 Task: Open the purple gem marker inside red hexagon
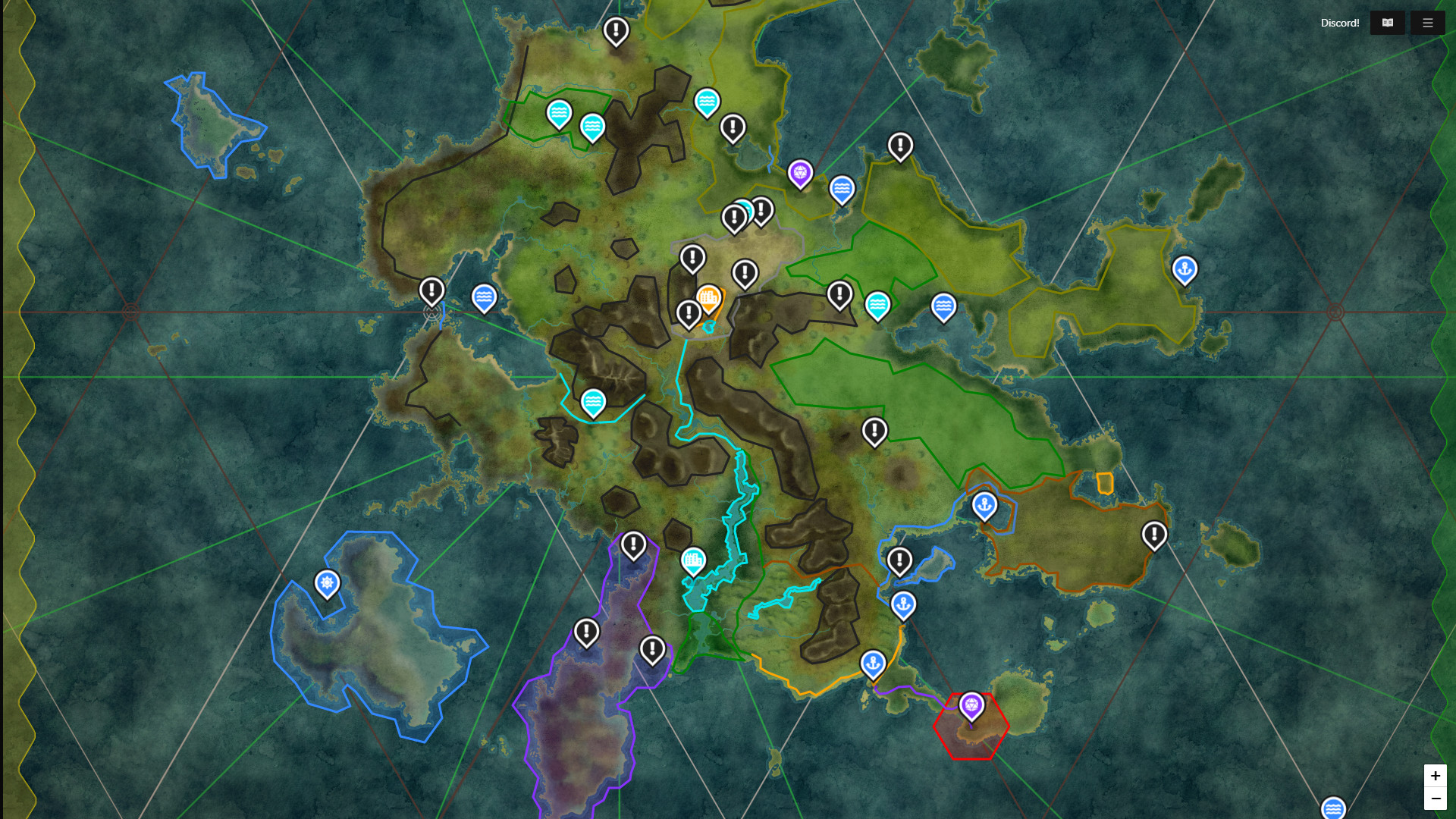971,705
